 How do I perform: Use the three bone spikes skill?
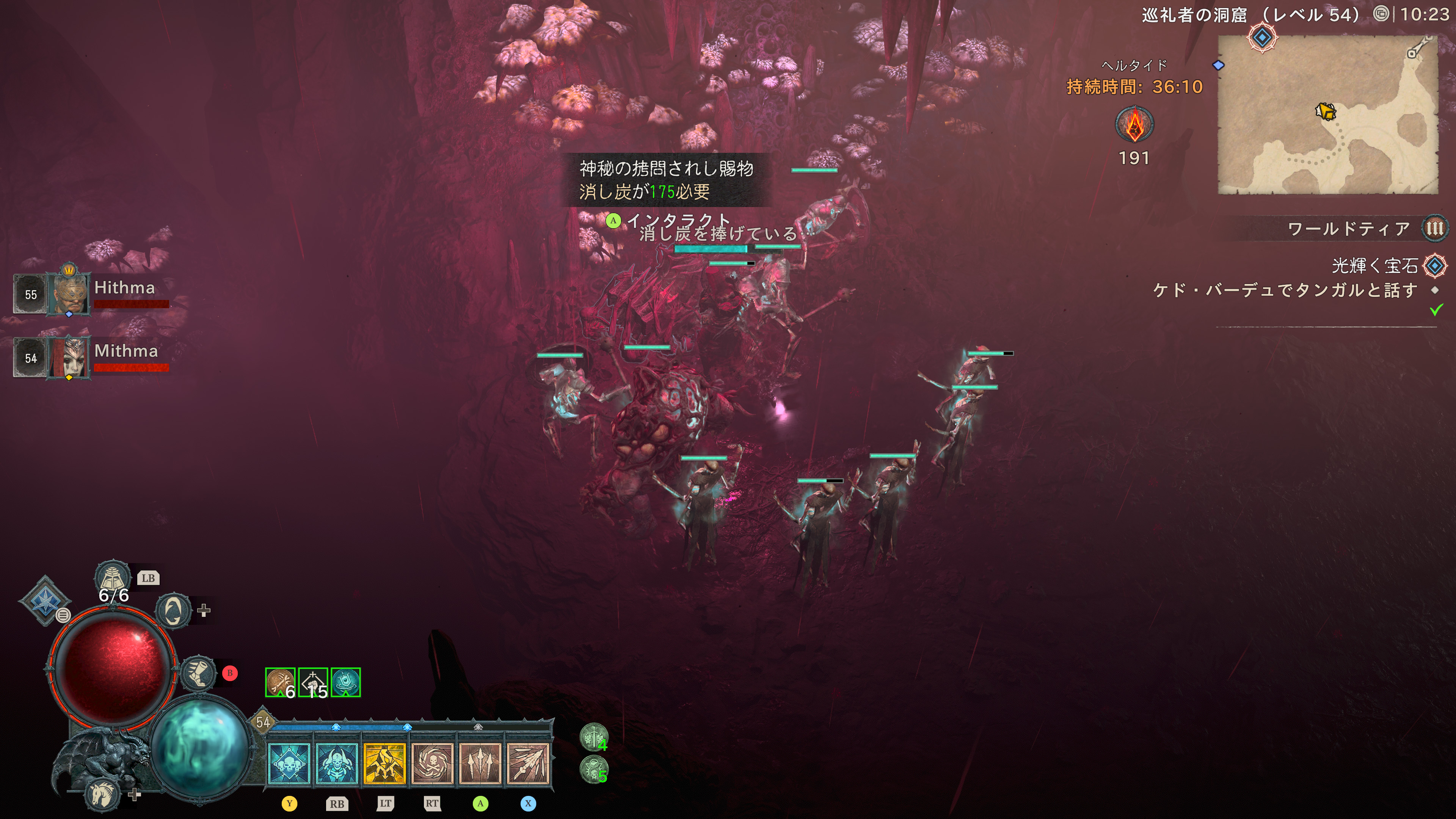[x=480, y=764]
